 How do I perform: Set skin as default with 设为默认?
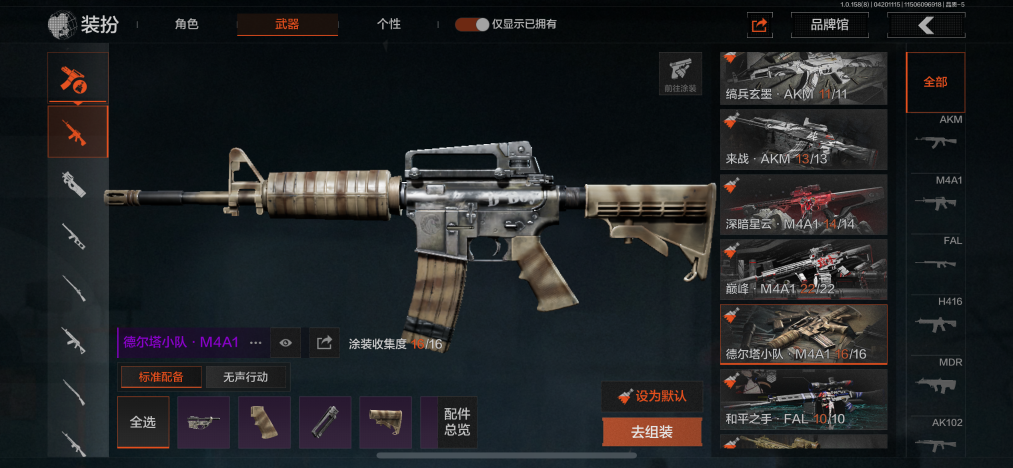(652, 395)
